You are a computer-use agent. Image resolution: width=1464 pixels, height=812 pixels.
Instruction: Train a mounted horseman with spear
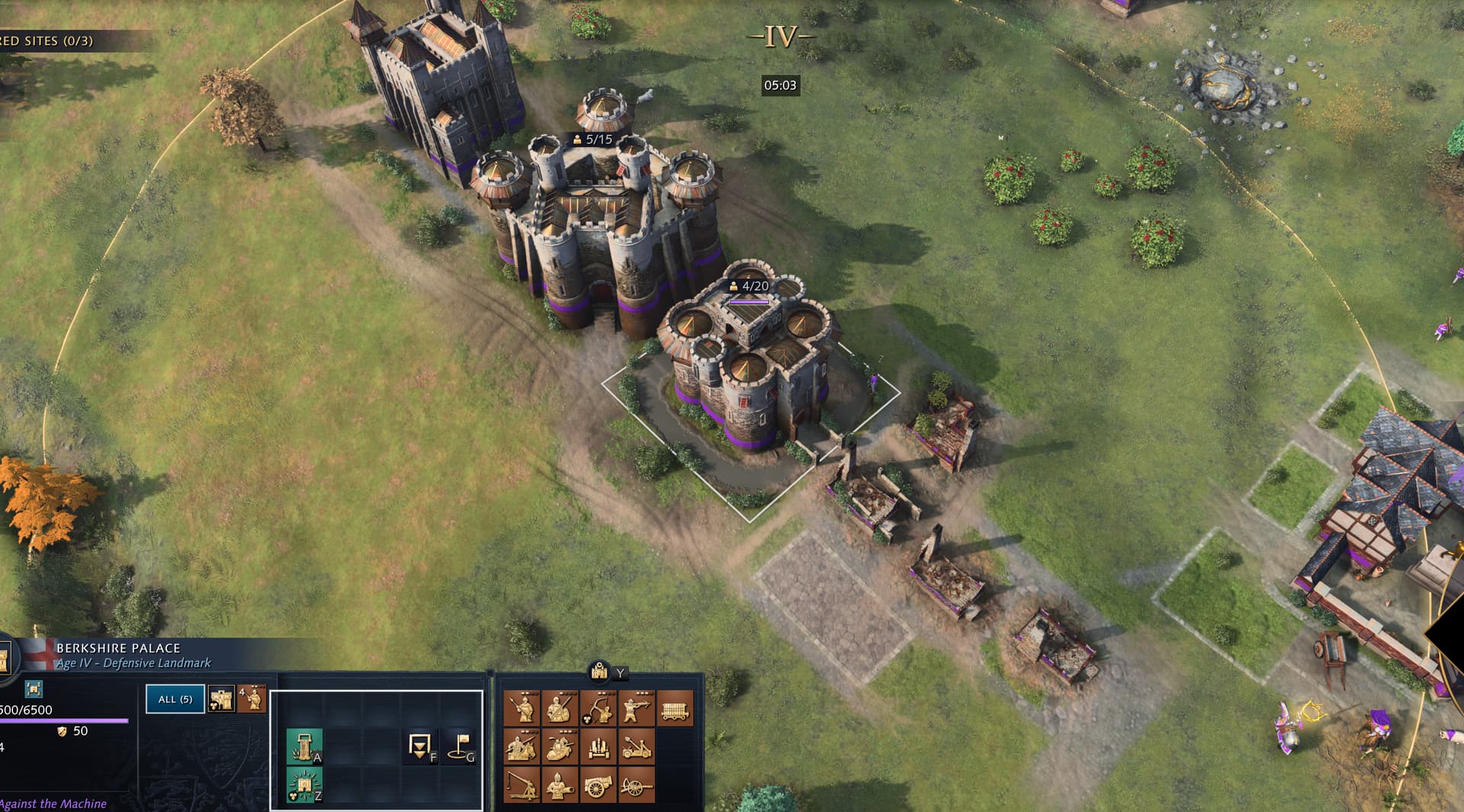(522, 746)
